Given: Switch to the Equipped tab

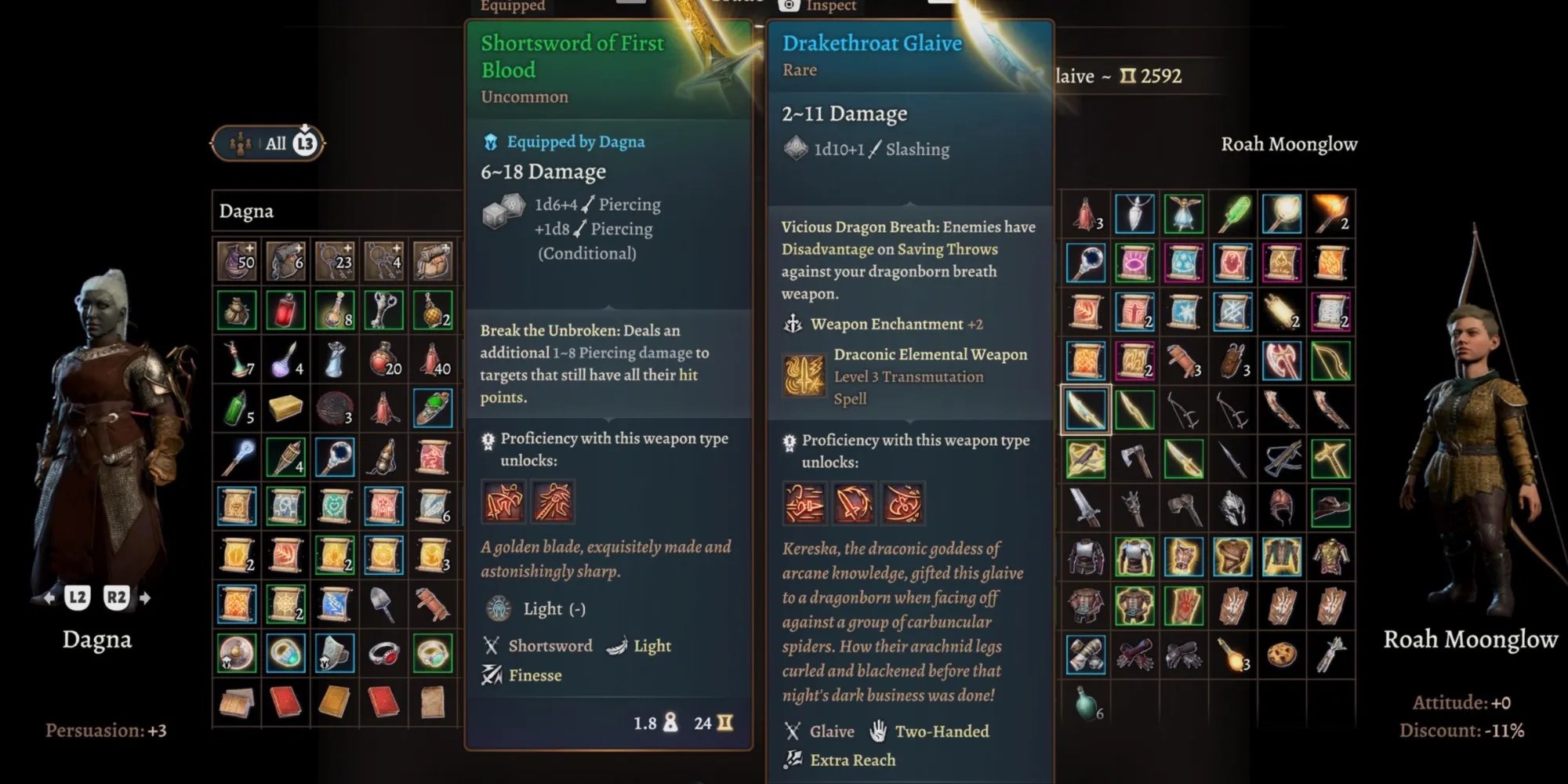Looking at the screenshot, I should pyautogui.click(x=514, y=6).
